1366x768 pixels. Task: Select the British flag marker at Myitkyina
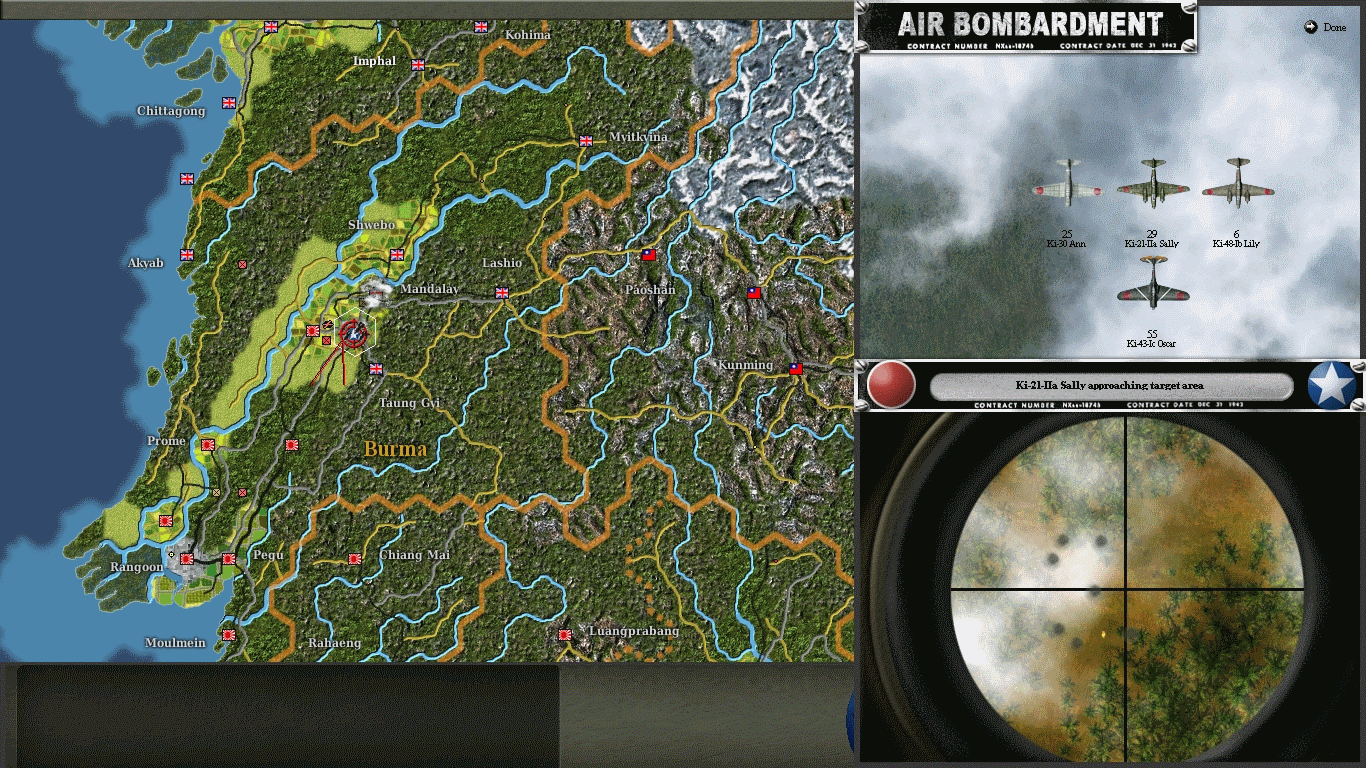tap(584, 140)
